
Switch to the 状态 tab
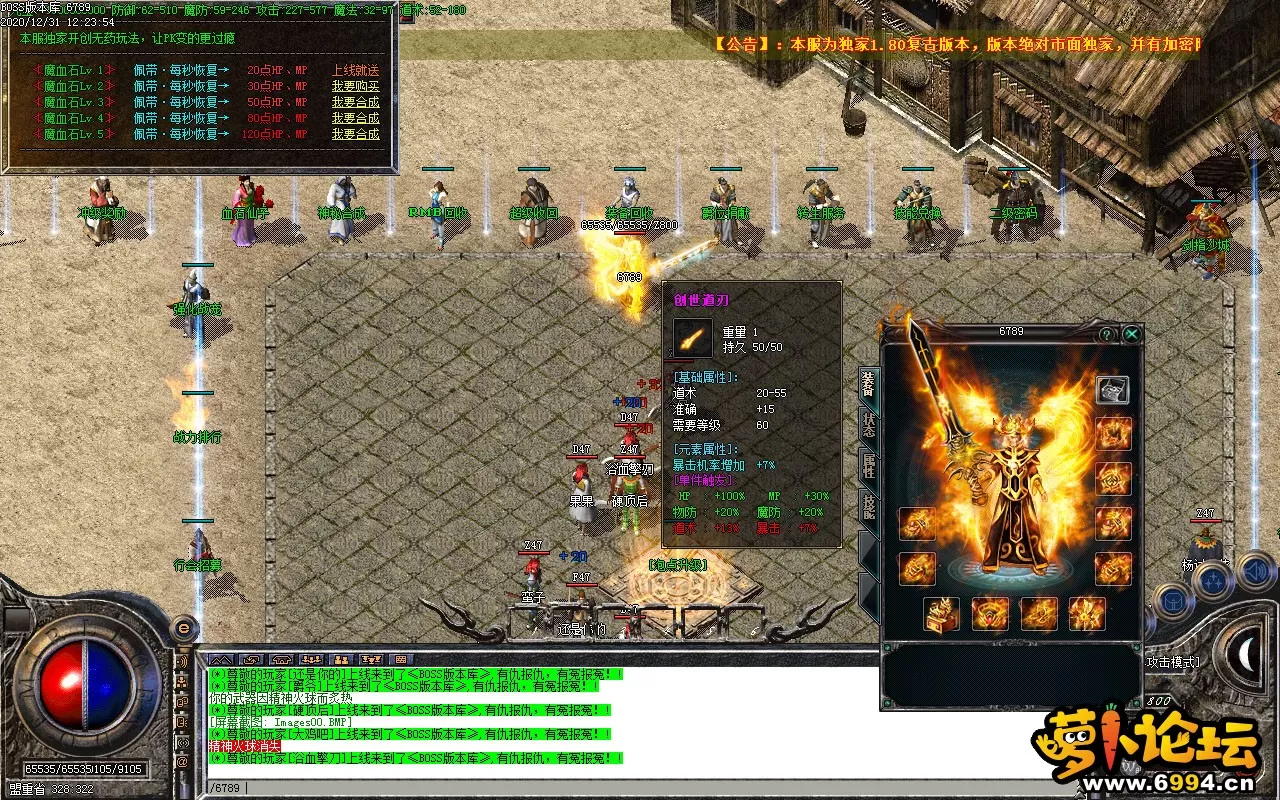[x=868, y=424]
